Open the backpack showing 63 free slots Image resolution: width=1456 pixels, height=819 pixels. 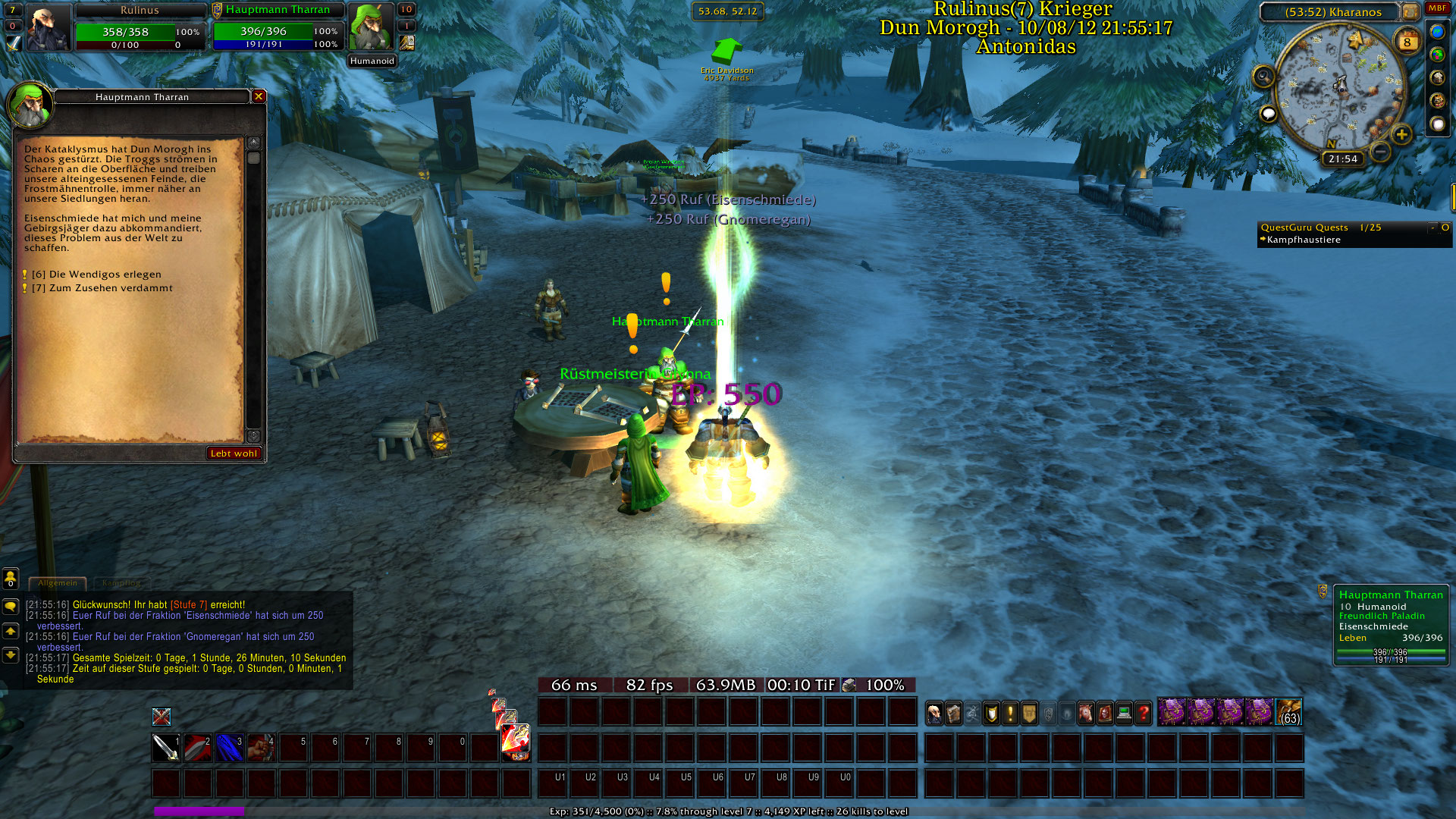(1289, 713)
